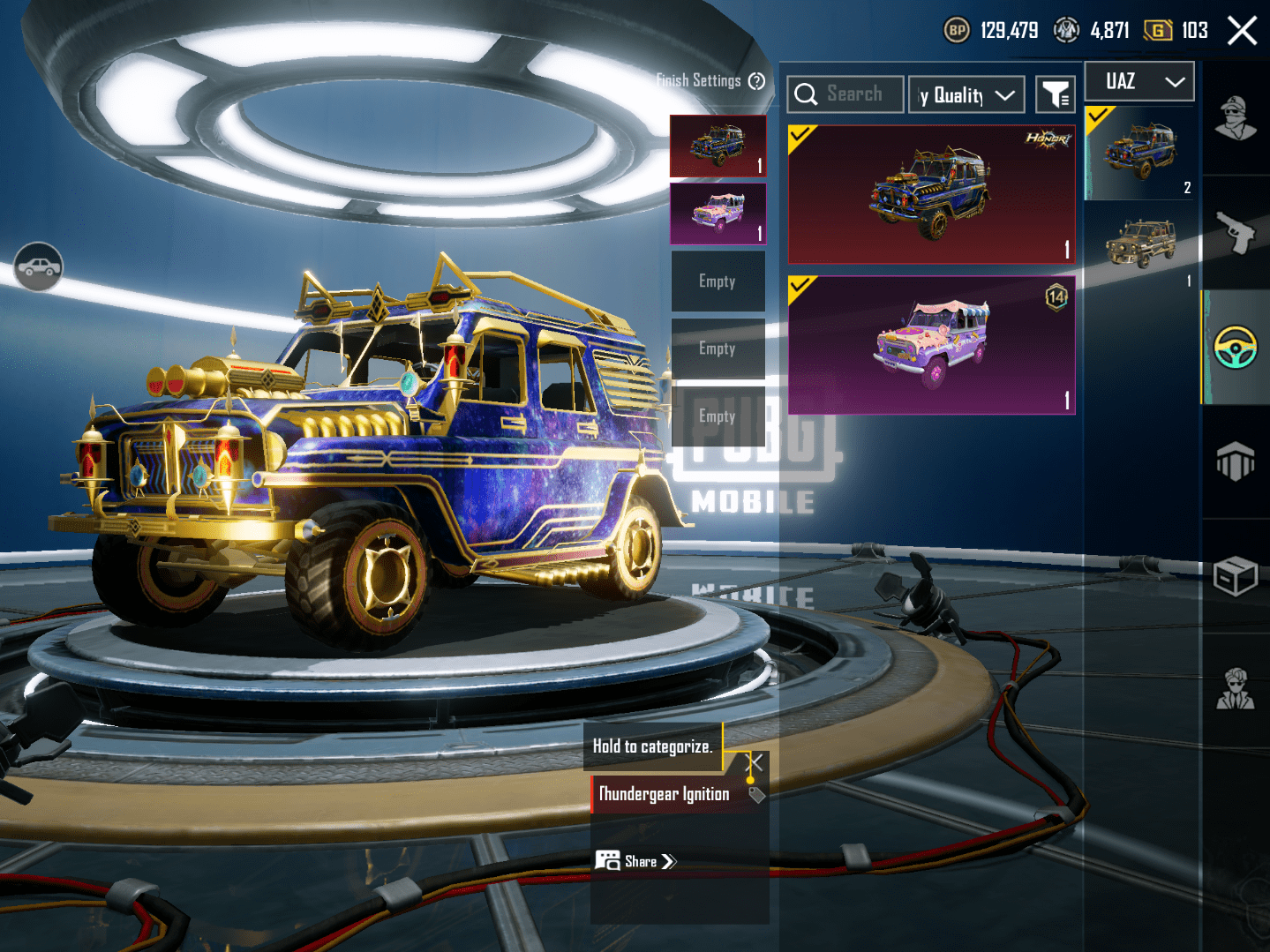The image size is (1270, 952).
Task: Select the blue-gold UAZ skin card
Action: tap(931, 194)
